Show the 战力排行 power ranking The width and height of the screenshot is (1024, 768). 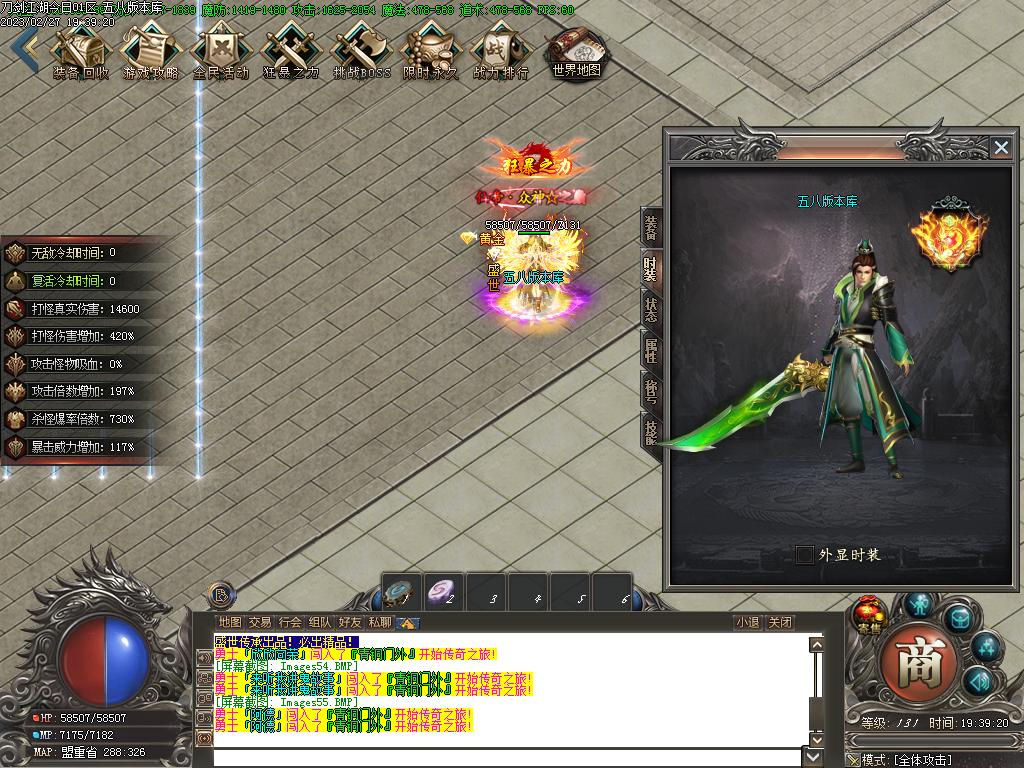coord(500,50)
